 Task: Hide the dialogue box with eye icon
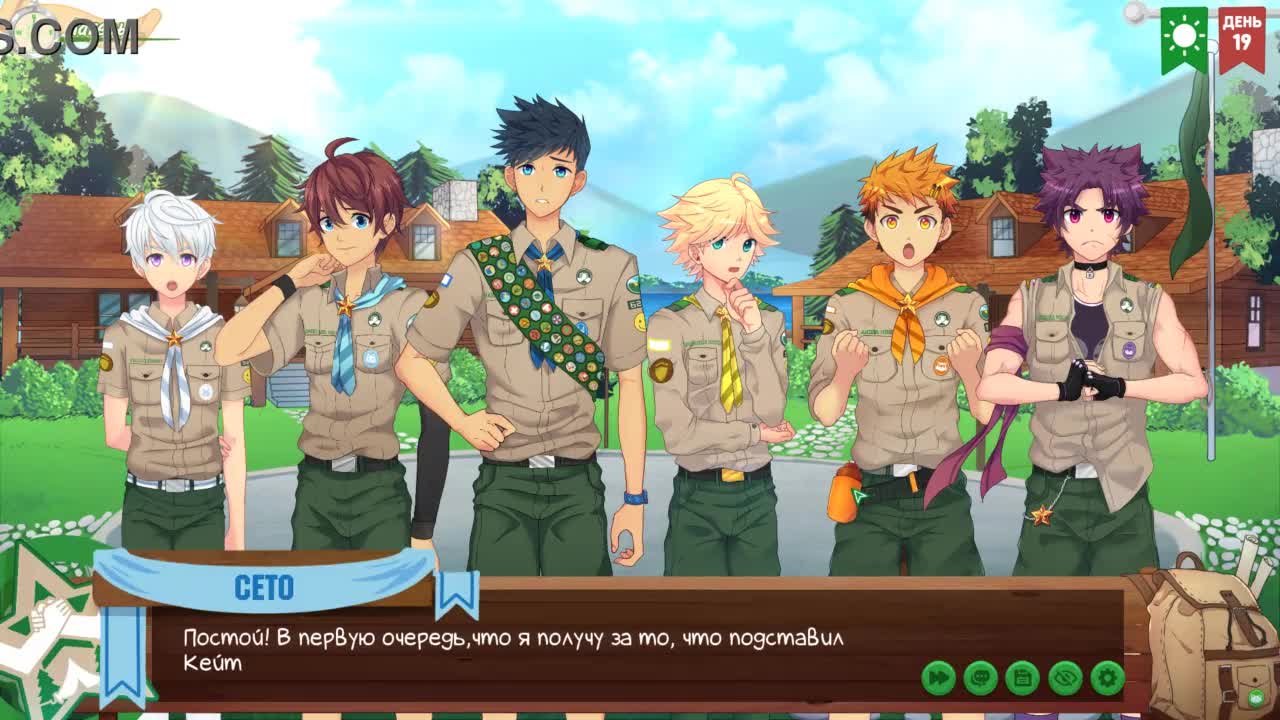tap(1065, 678)
